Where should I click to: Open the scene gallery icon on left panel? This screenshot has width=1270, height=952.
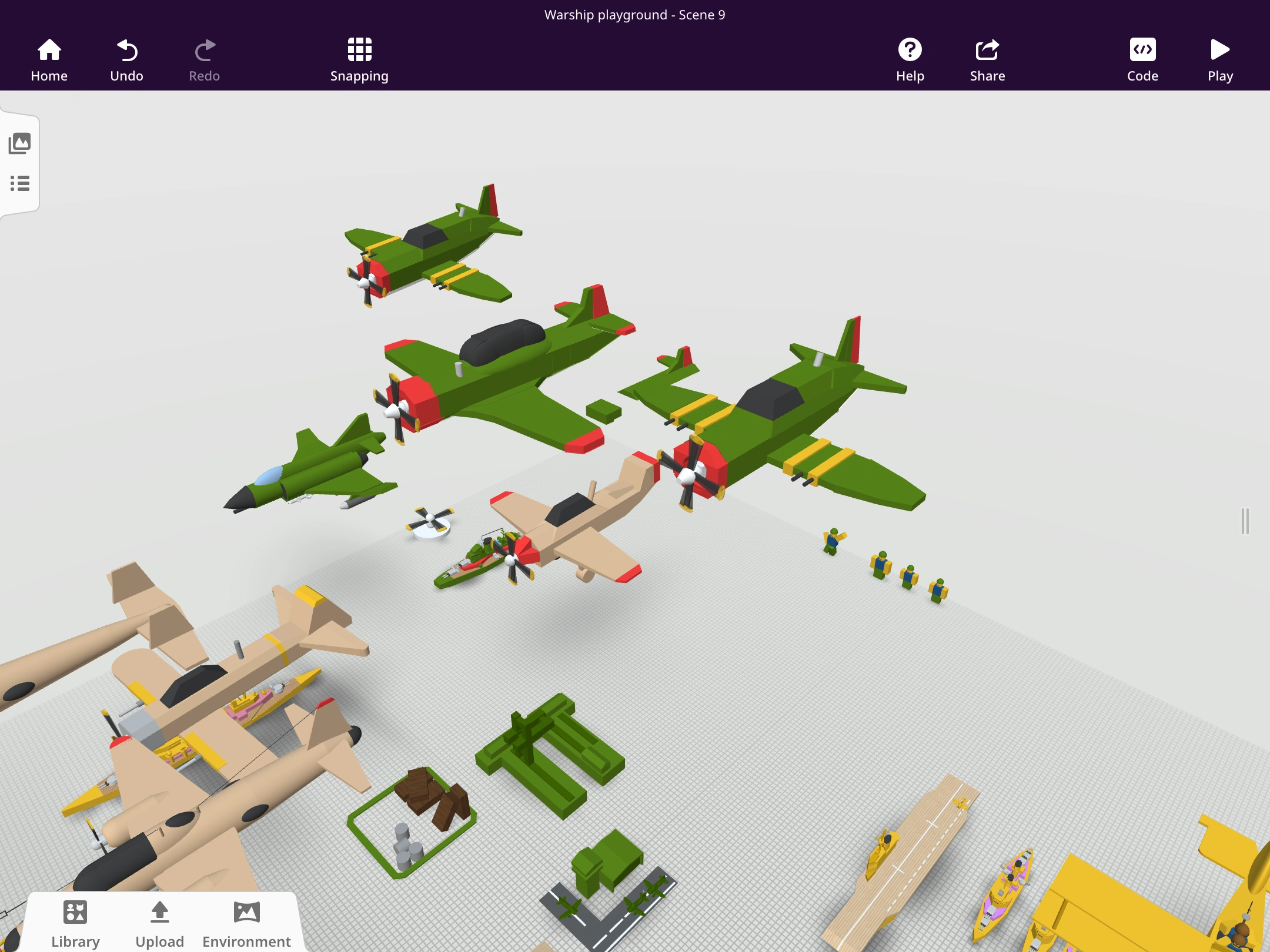pyautogui.click(x=20, y=143)
